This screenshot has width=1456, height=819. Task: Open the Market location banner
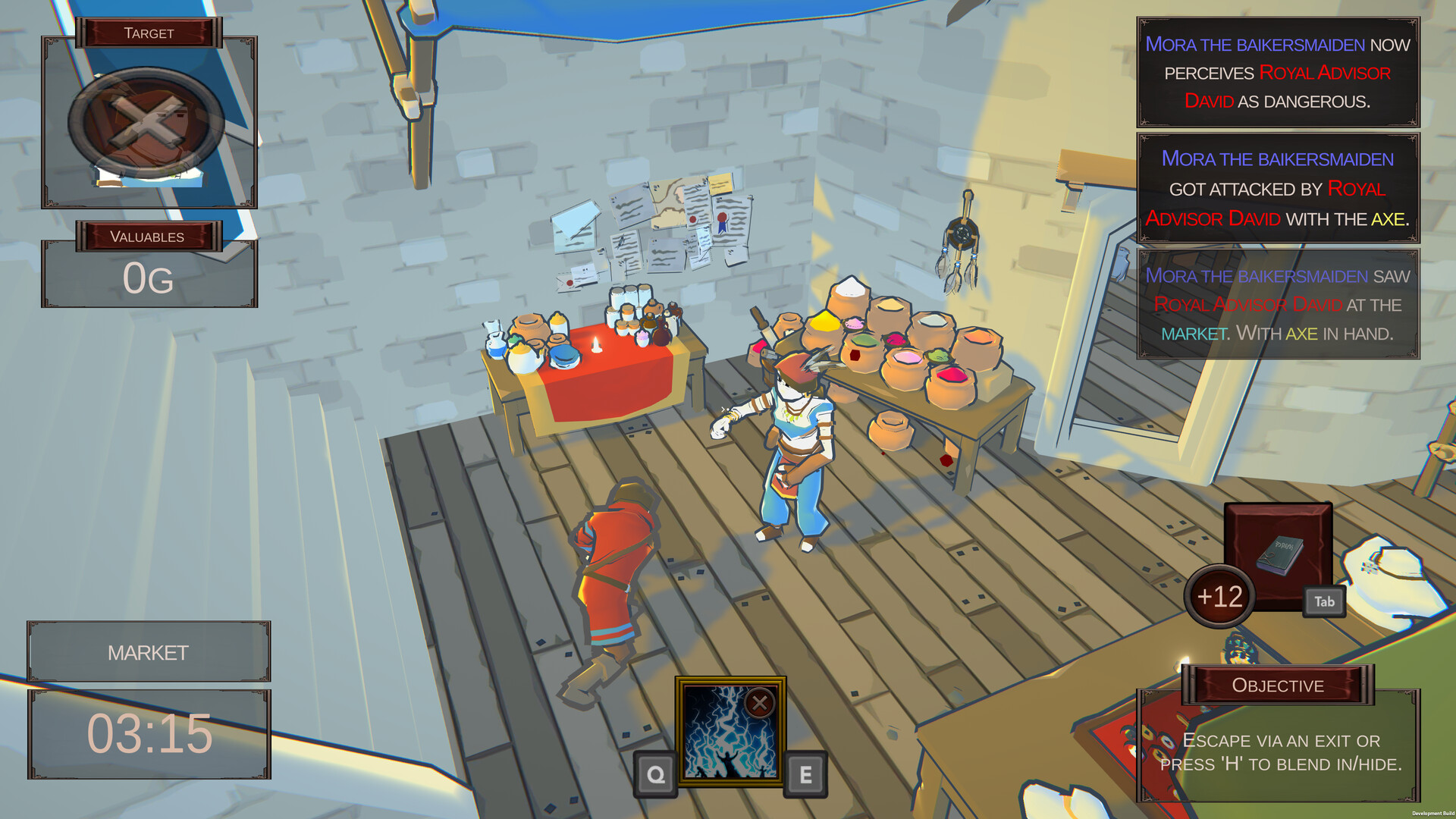149,651
